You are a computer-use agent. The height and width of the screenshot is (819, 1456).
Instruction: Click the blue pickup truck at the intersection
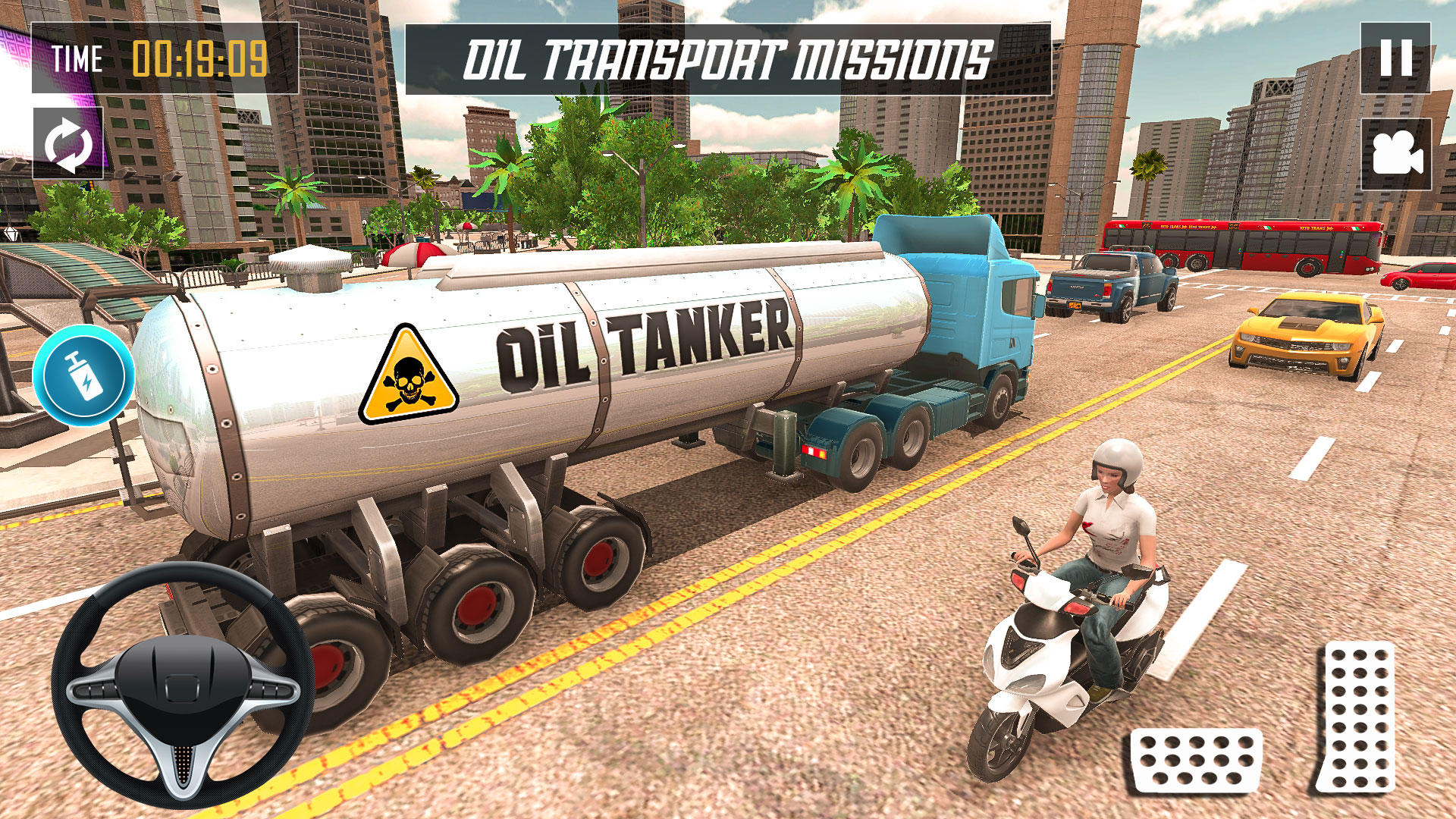tap(1107, 284)
